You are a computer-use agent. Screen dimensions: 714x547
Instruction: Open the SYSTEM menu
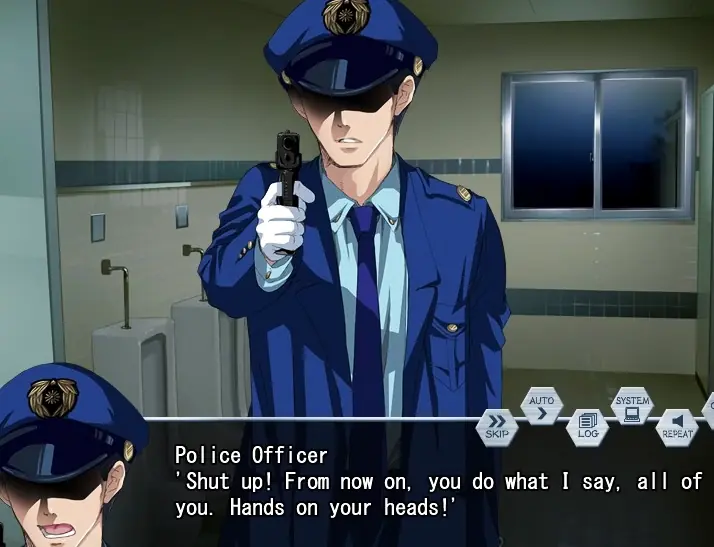[x=632, y=406]
